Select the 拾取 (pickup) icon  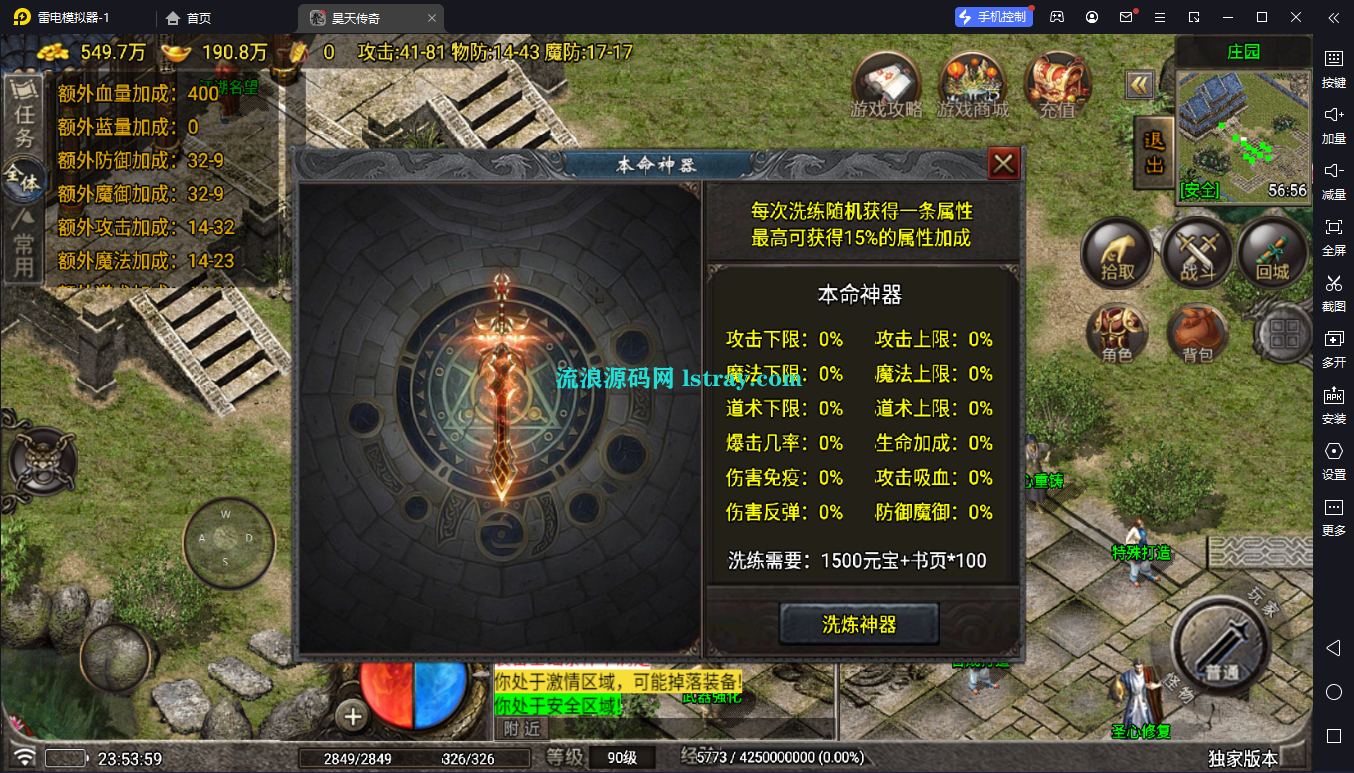click(1117, 253)
